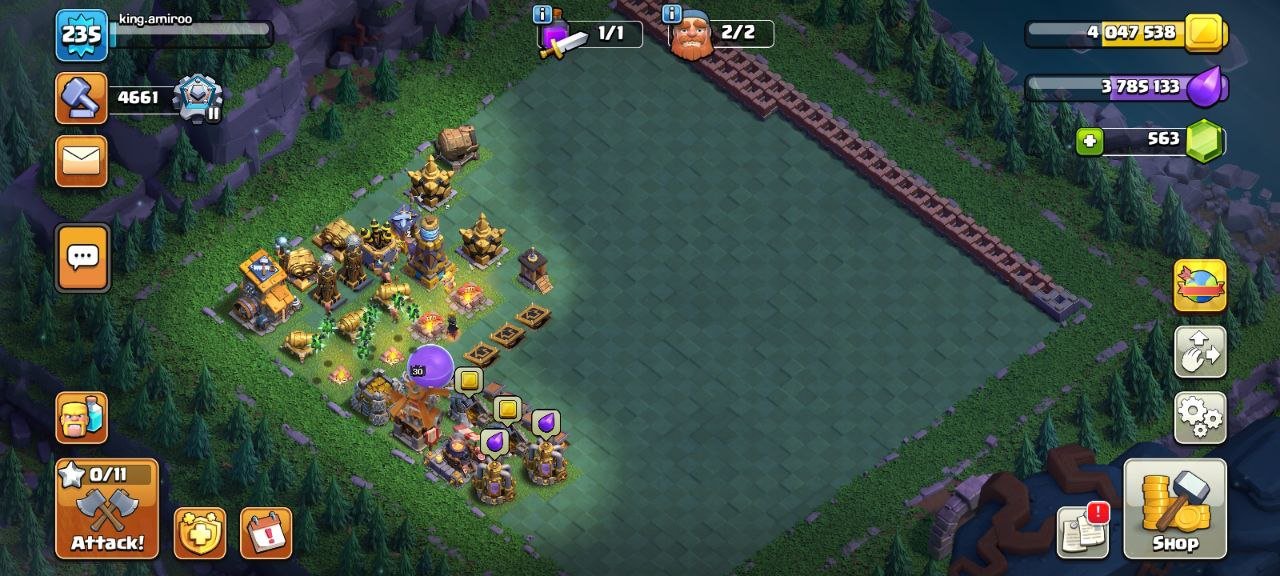Open the settings gears
The height and width of the screenshot is (576, 1280).
coord(1200,417)
